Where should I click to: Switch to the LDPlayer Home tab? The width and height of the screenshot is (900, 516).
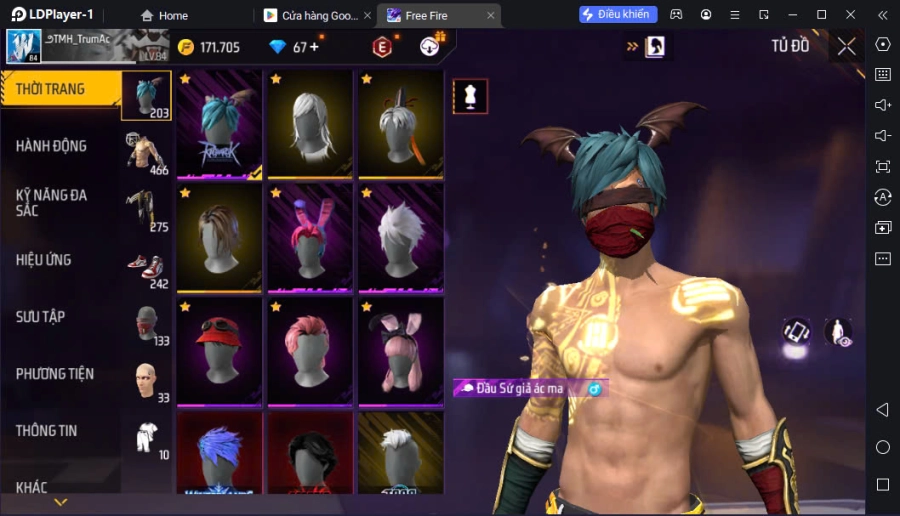[165, 15]
